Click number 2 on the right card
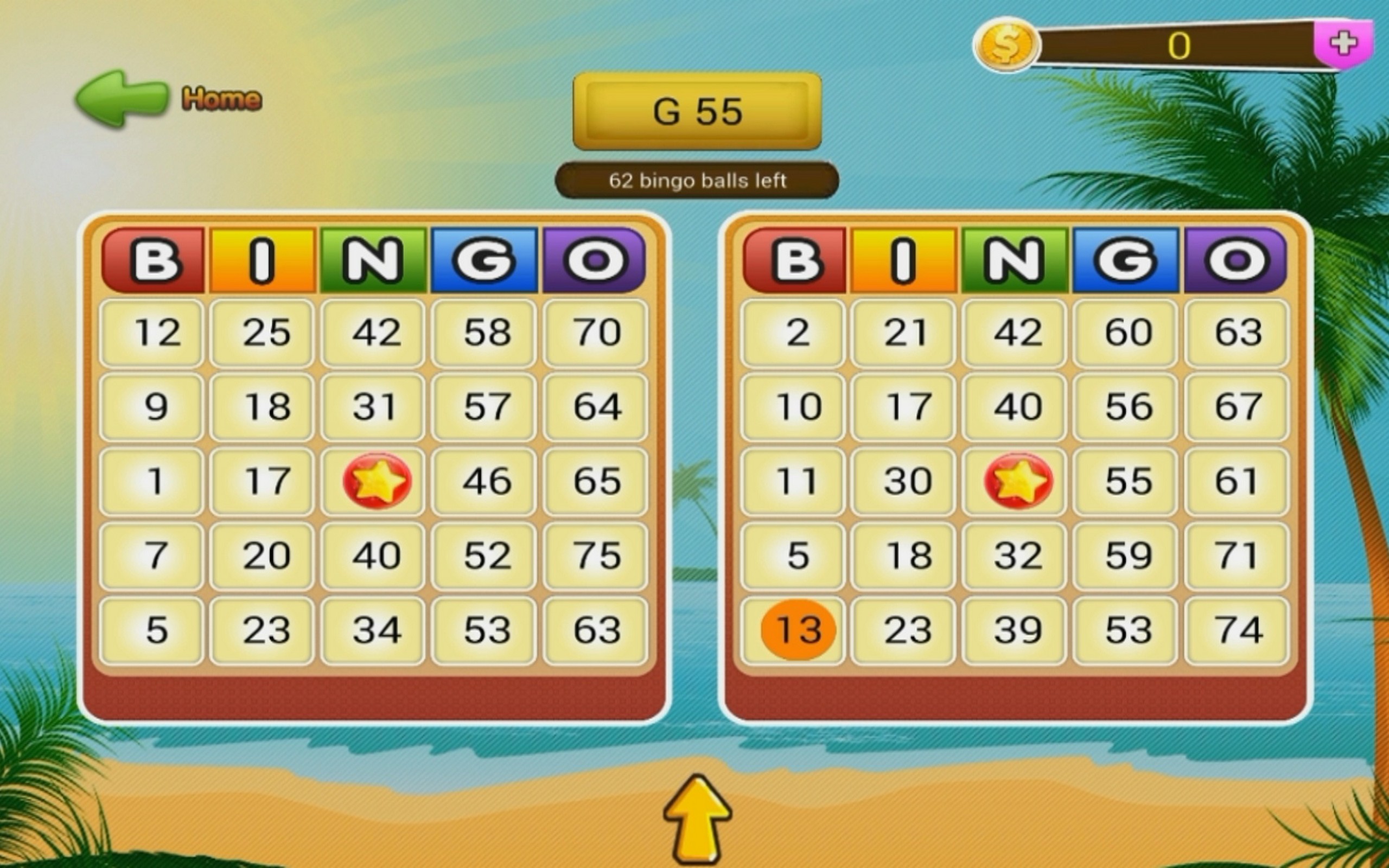1389x868 pixels. click(x=793, y=333)
